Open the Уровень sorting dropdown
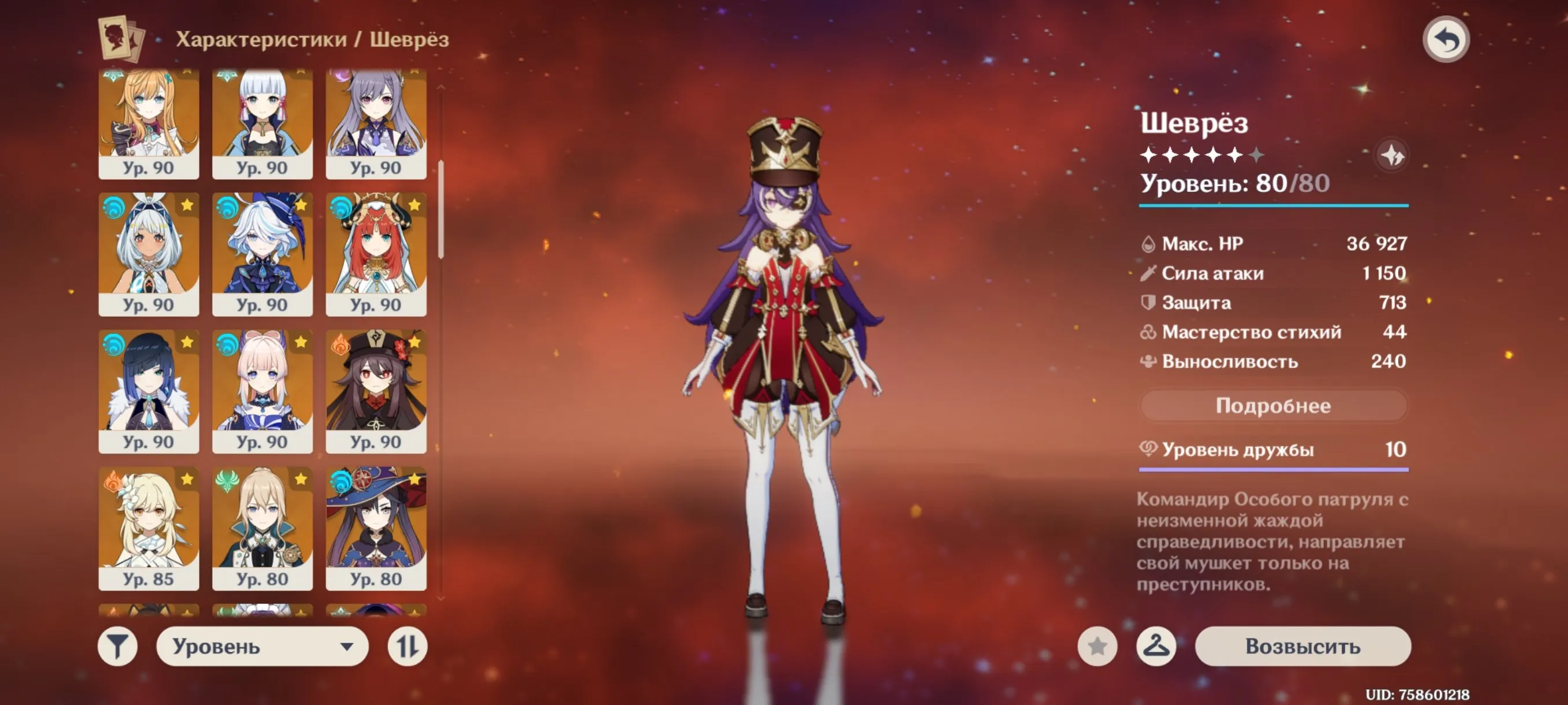The image size is (1568, 705). coord(262,647)
